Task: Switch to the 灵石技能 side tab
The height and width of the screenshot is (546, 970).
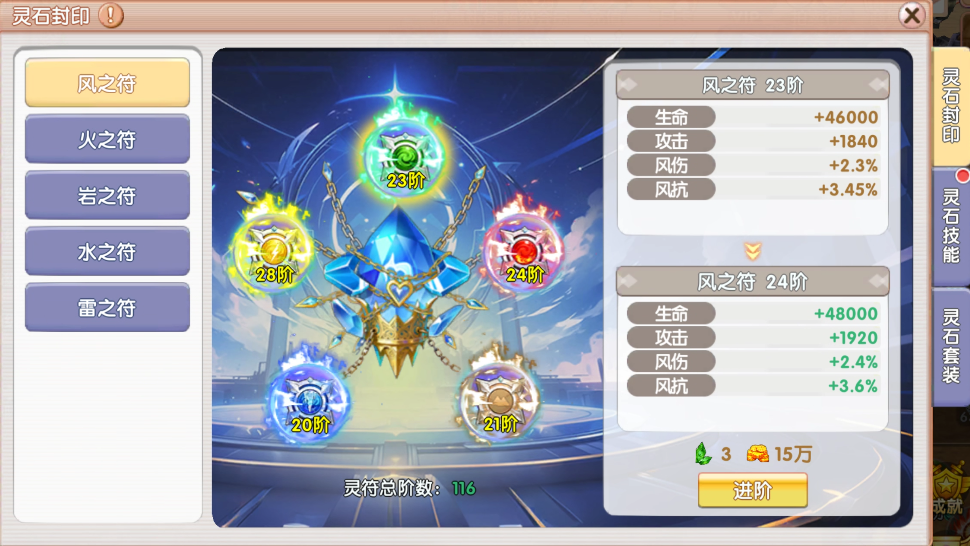Action: [951, 227]
